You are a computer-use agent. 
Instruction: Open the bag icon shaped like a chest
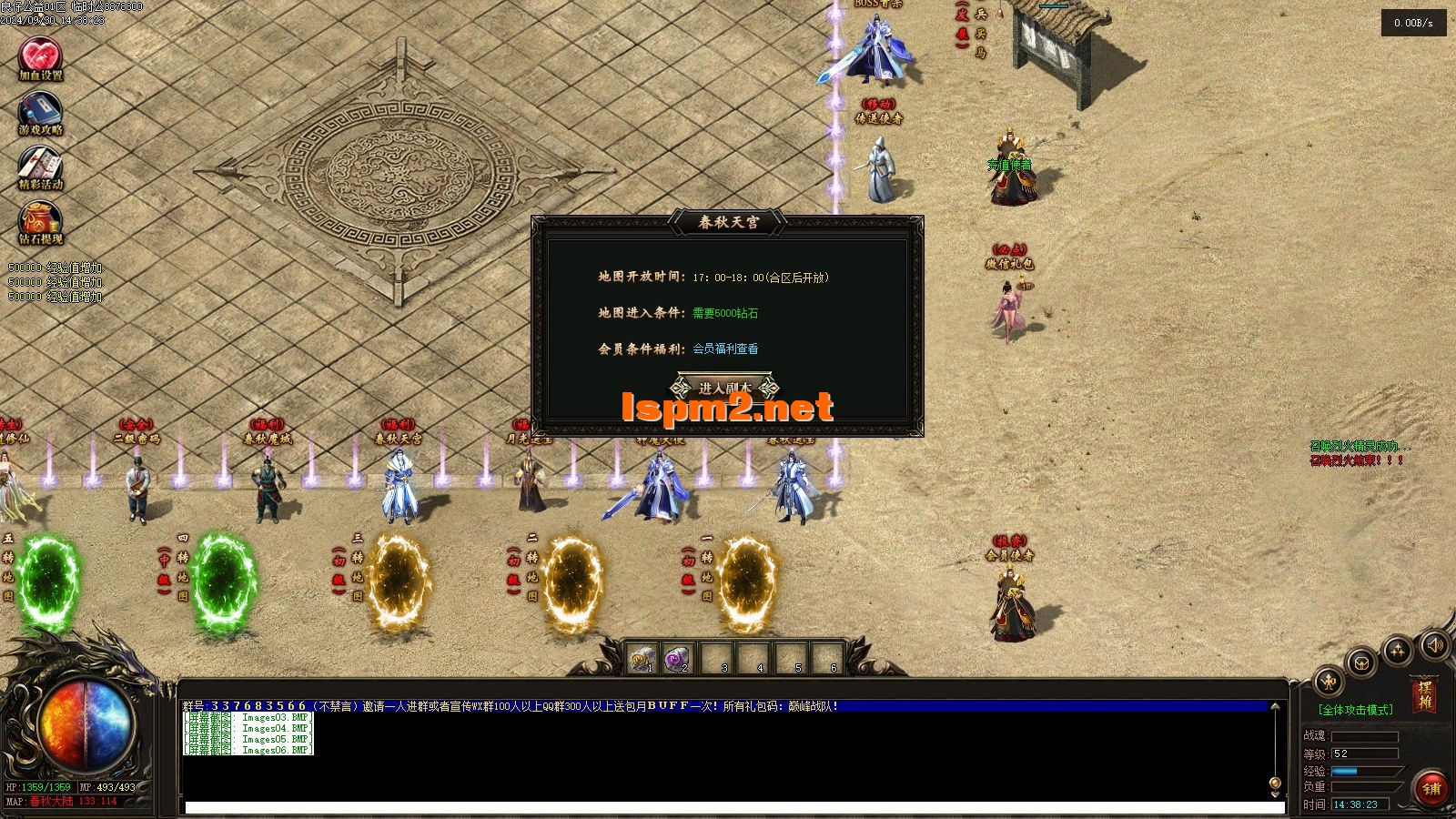coord(1361,662)
